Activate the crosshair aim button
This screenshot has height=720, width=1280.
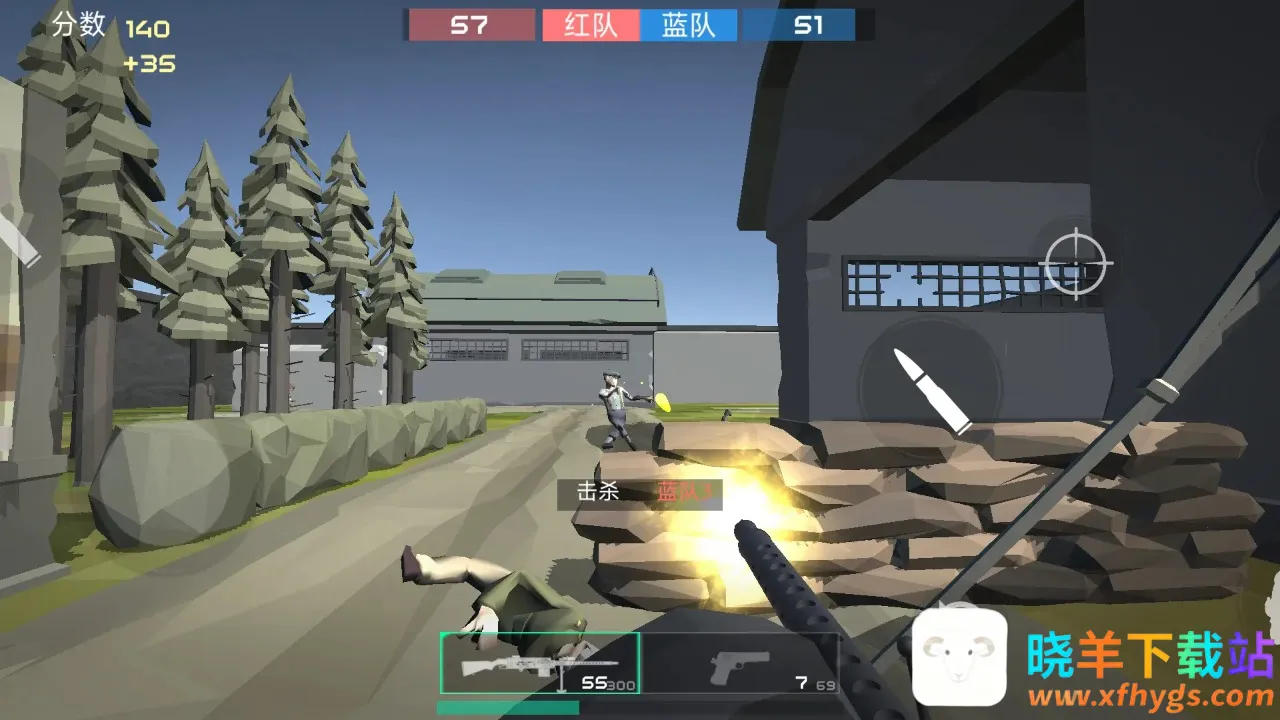[x=1076, y=262]
